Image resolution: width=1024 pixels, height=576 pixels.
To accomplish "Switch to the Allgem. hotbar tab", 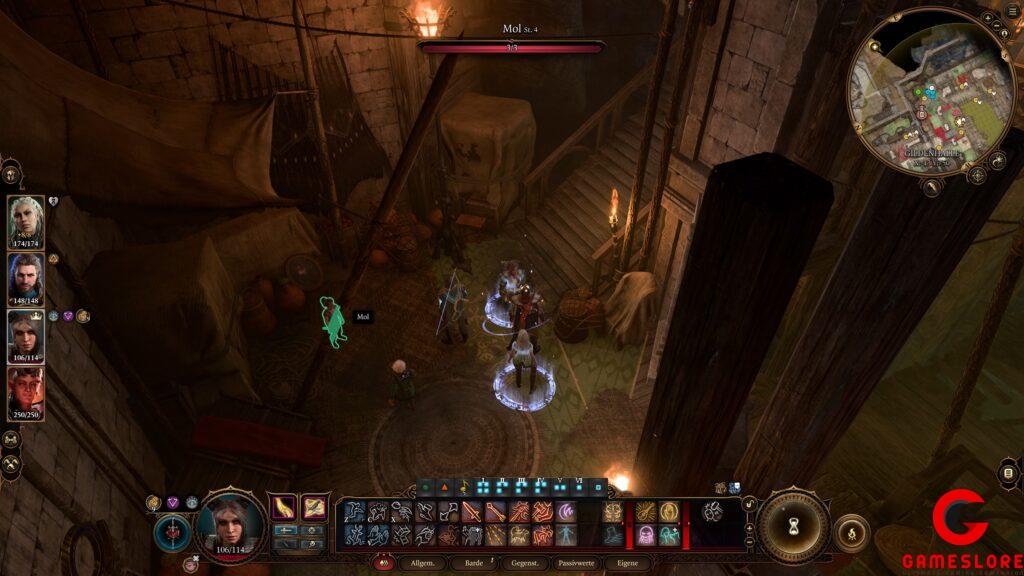I will [x=421, y=564].
